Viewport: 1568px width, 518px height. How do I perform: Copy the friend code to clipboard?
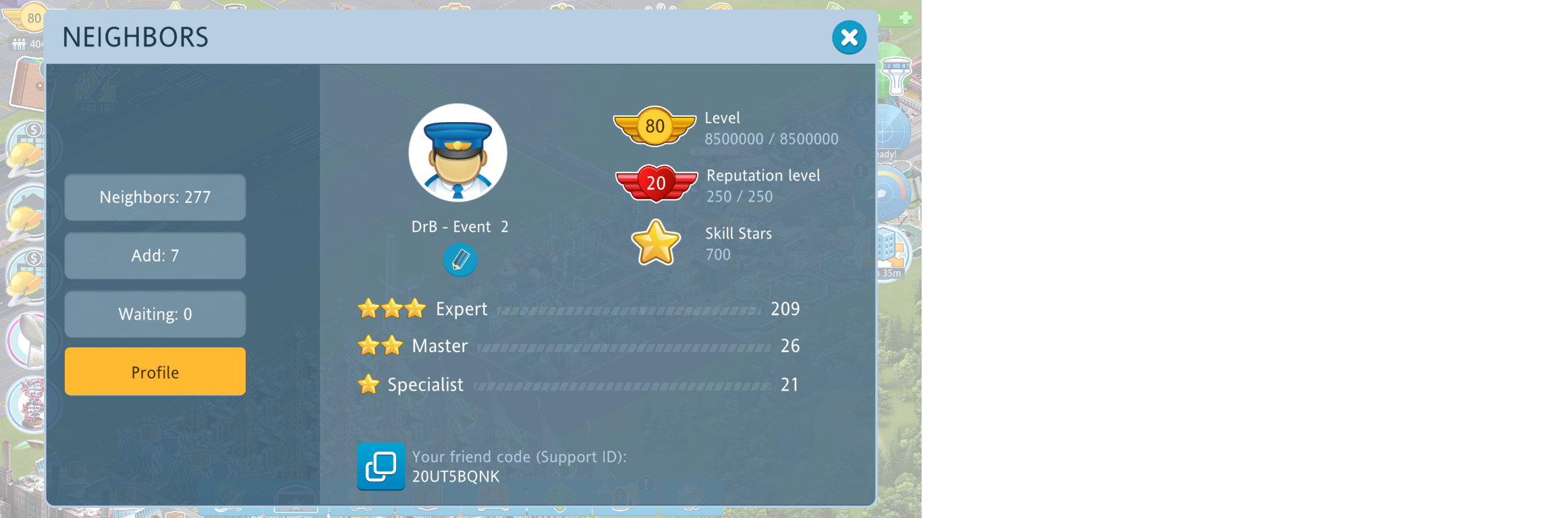(x=381, y=466)
